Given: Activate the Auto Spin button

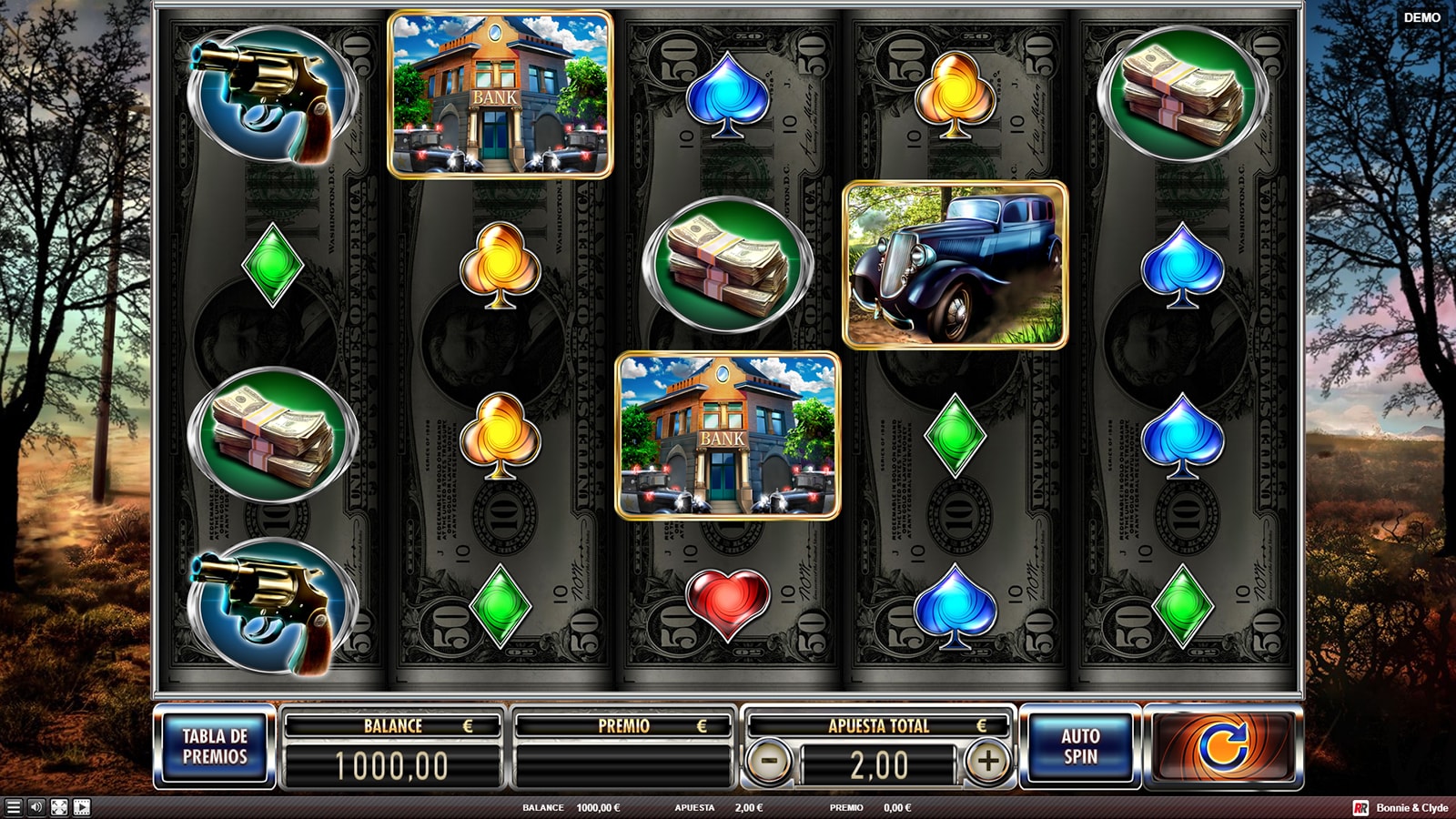Looking at the screenshot, I should point(1081,746).
